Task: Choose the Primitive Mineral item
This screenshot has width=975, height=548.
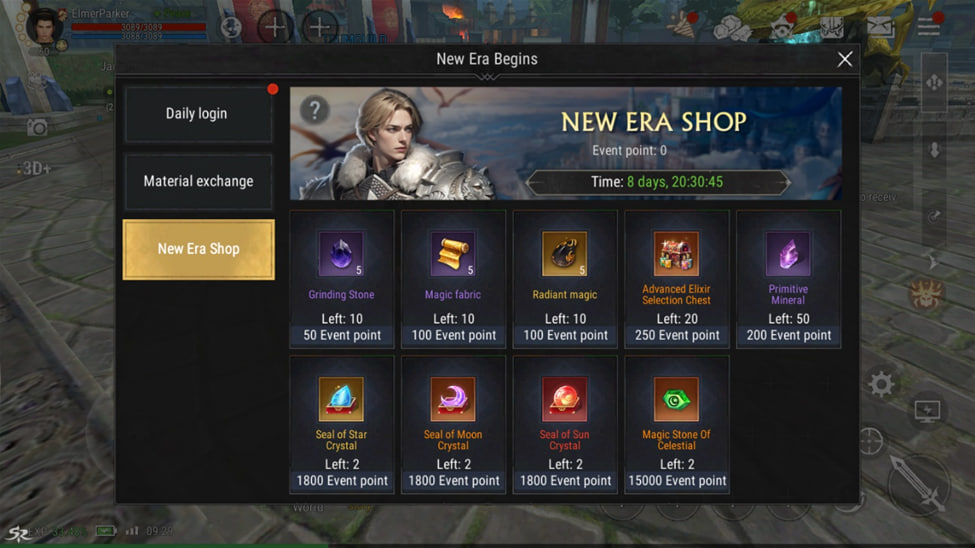Action: pyautogui.click(x=788, y=278)
